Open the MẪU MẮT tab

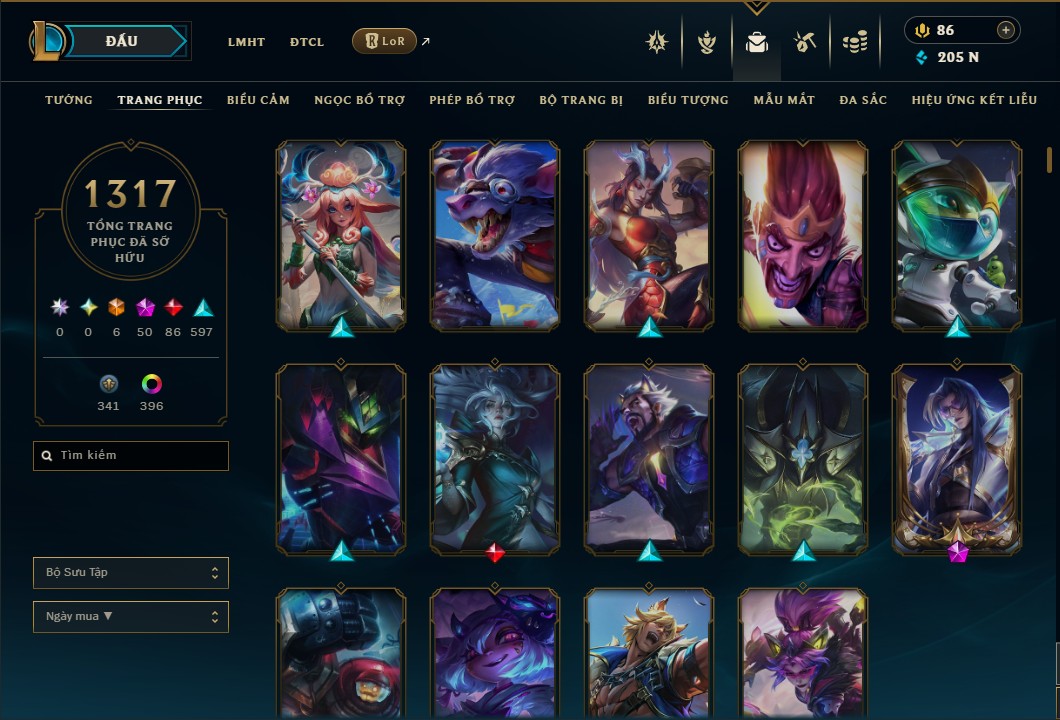coord(784,100)
